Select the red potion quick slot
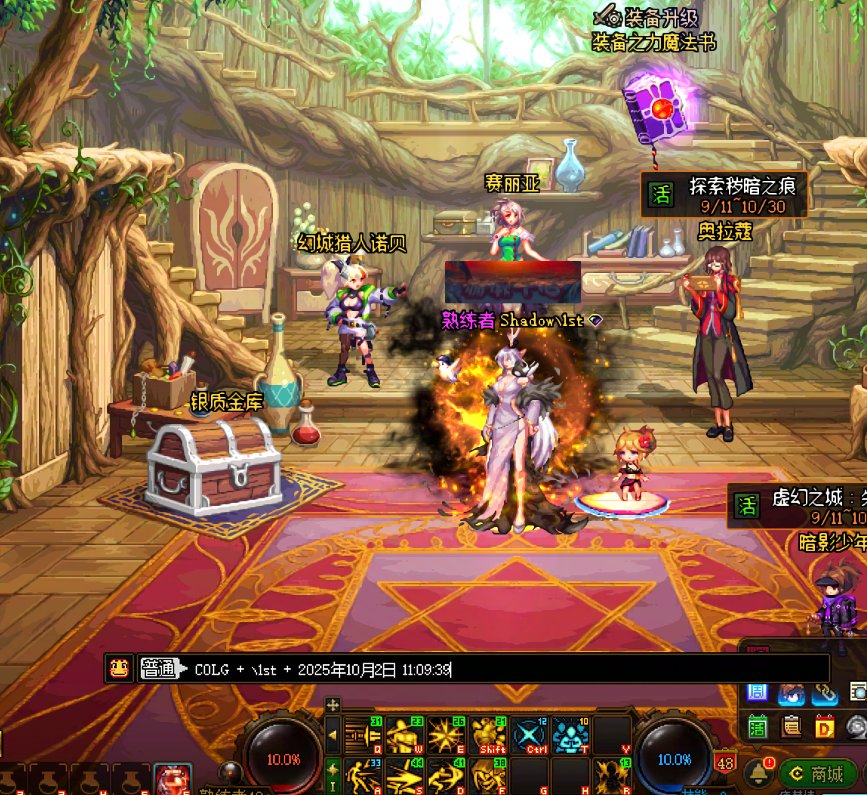This screenshot has height=795, width=867. pos(172,780)
